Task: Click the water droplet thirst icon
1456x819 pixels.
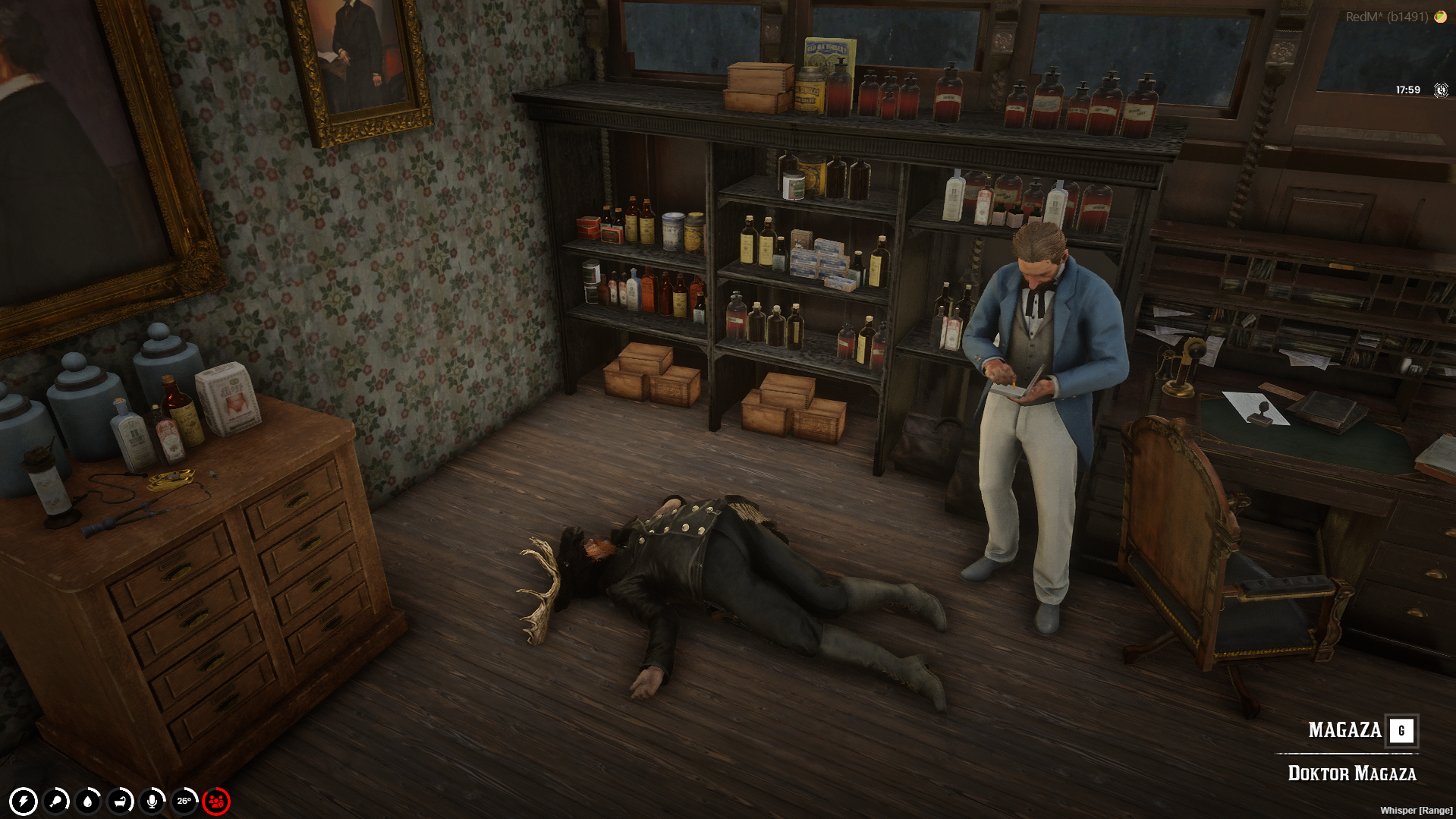Action: [89, 802]
